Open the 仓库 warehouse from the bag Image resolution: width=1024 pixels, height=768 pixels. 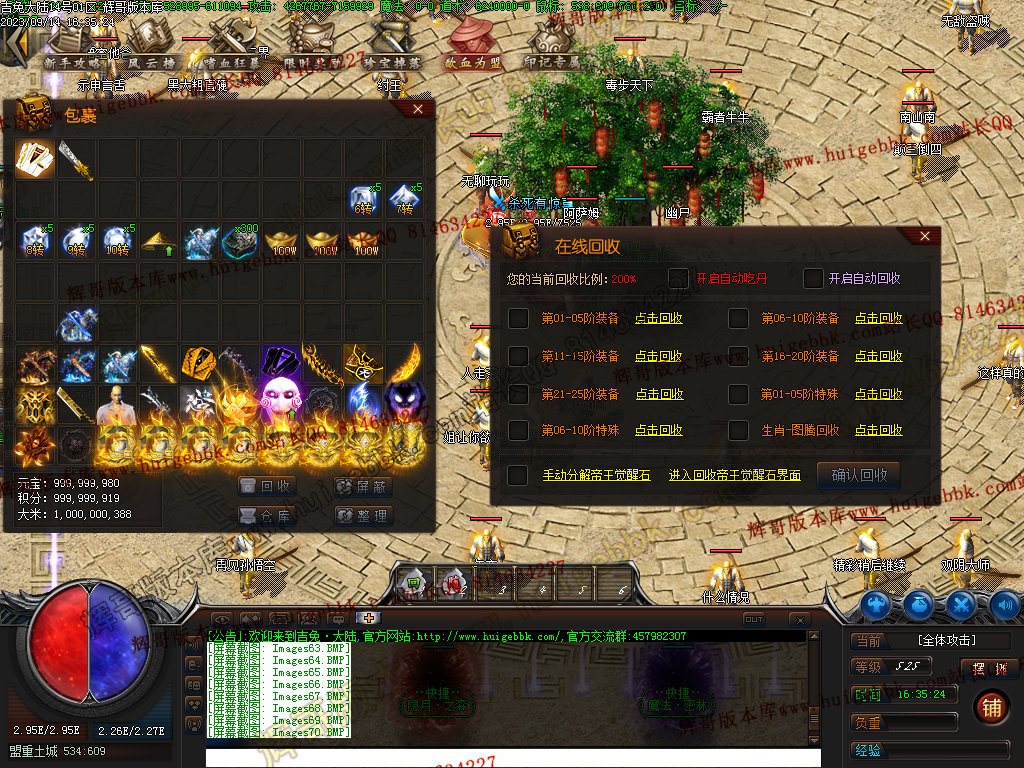pyautogui.click(x=267, y=516)
